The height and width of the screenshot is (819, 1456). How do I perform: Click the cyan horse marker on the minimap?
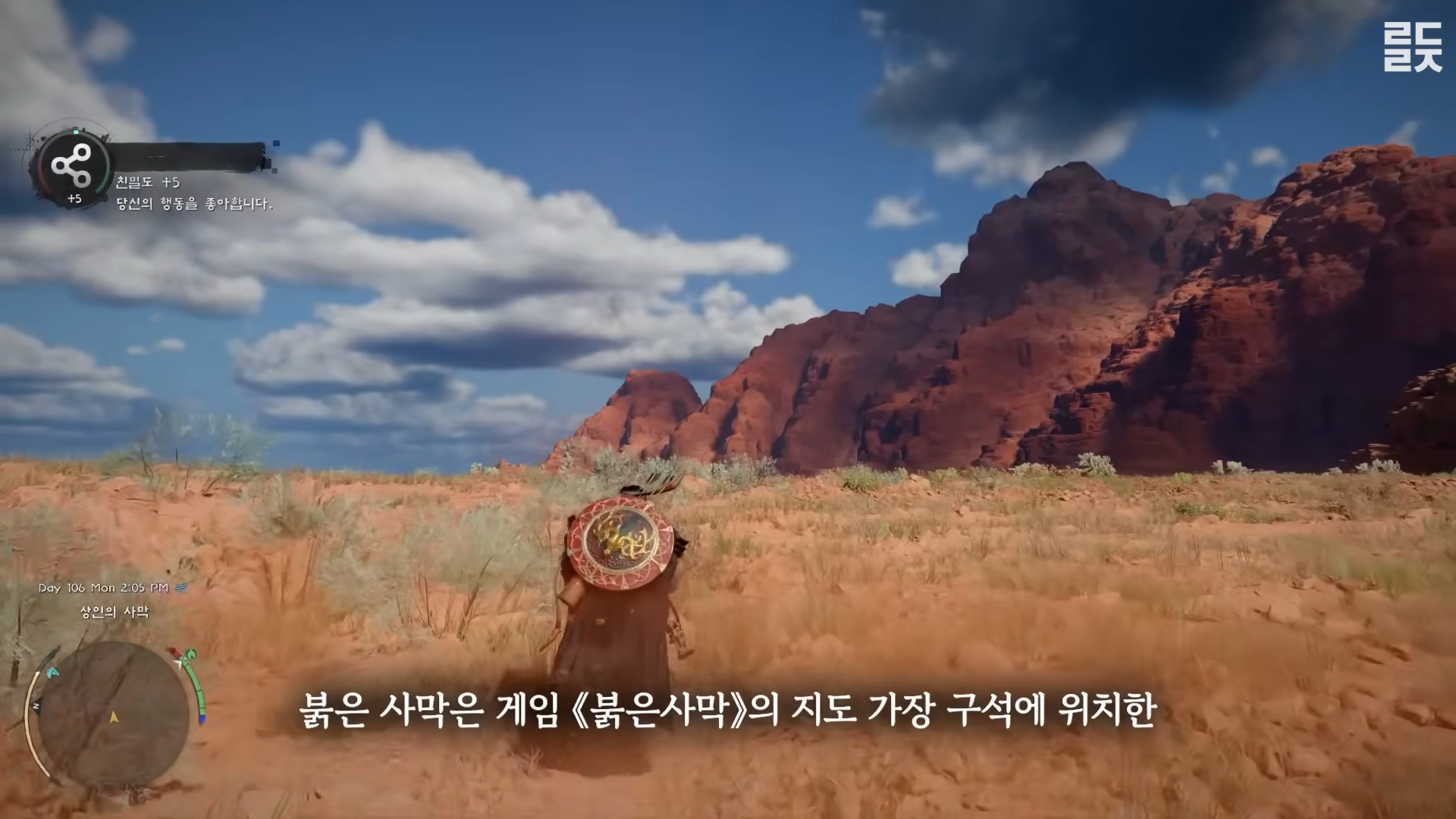pyautogui.click(x=52, y=672)
